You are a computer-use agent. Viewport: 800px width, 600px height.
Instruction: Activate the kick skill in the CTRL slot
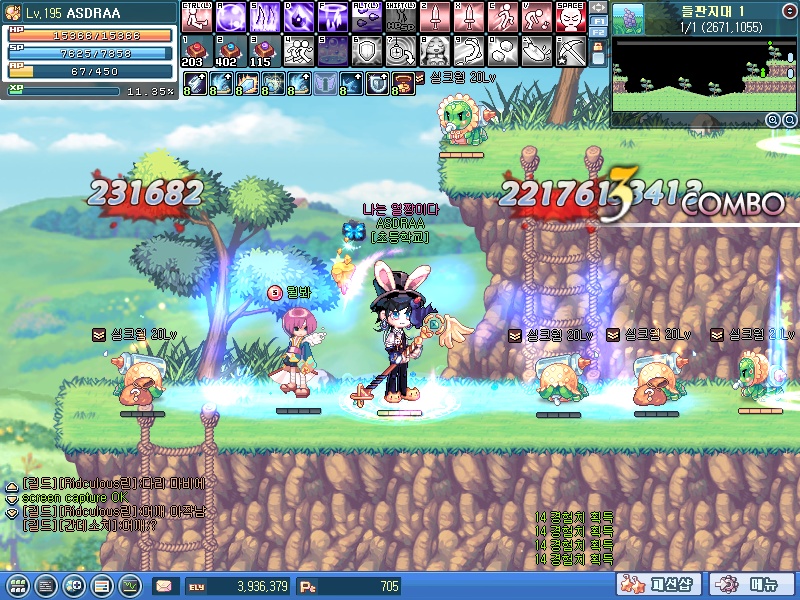(x=197, y=16)
